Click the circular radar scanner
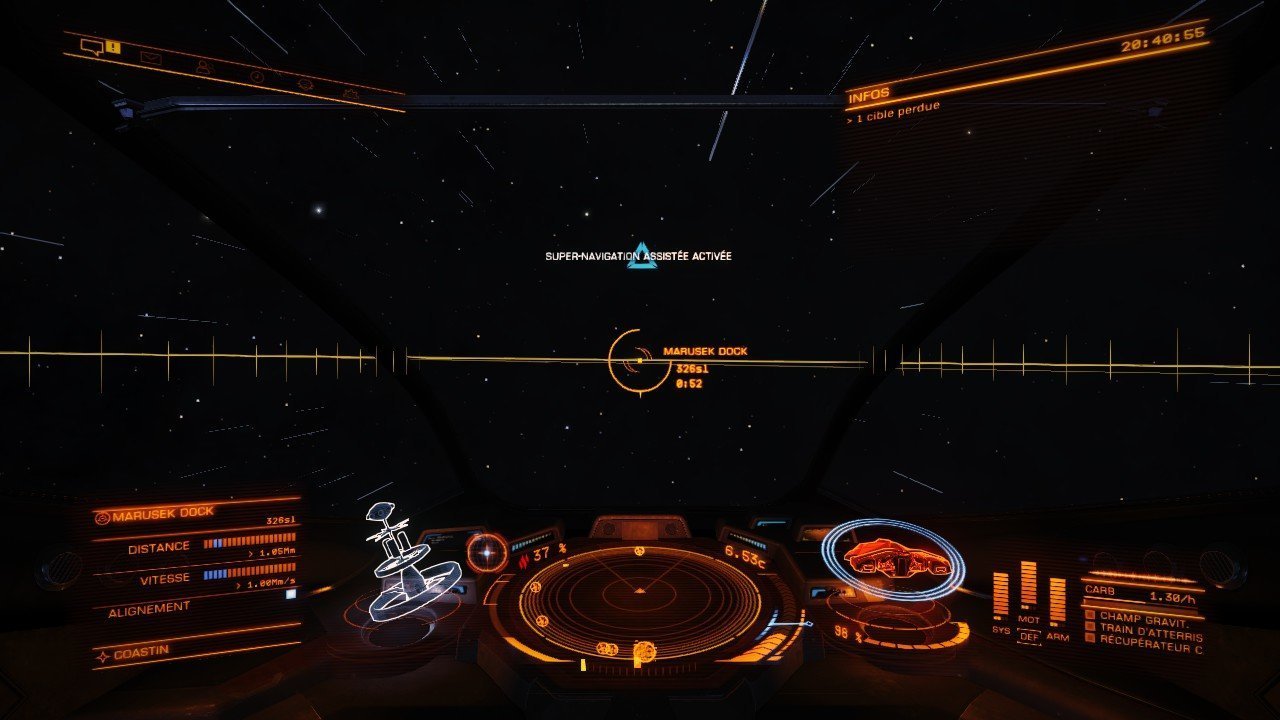 [640, 602]
